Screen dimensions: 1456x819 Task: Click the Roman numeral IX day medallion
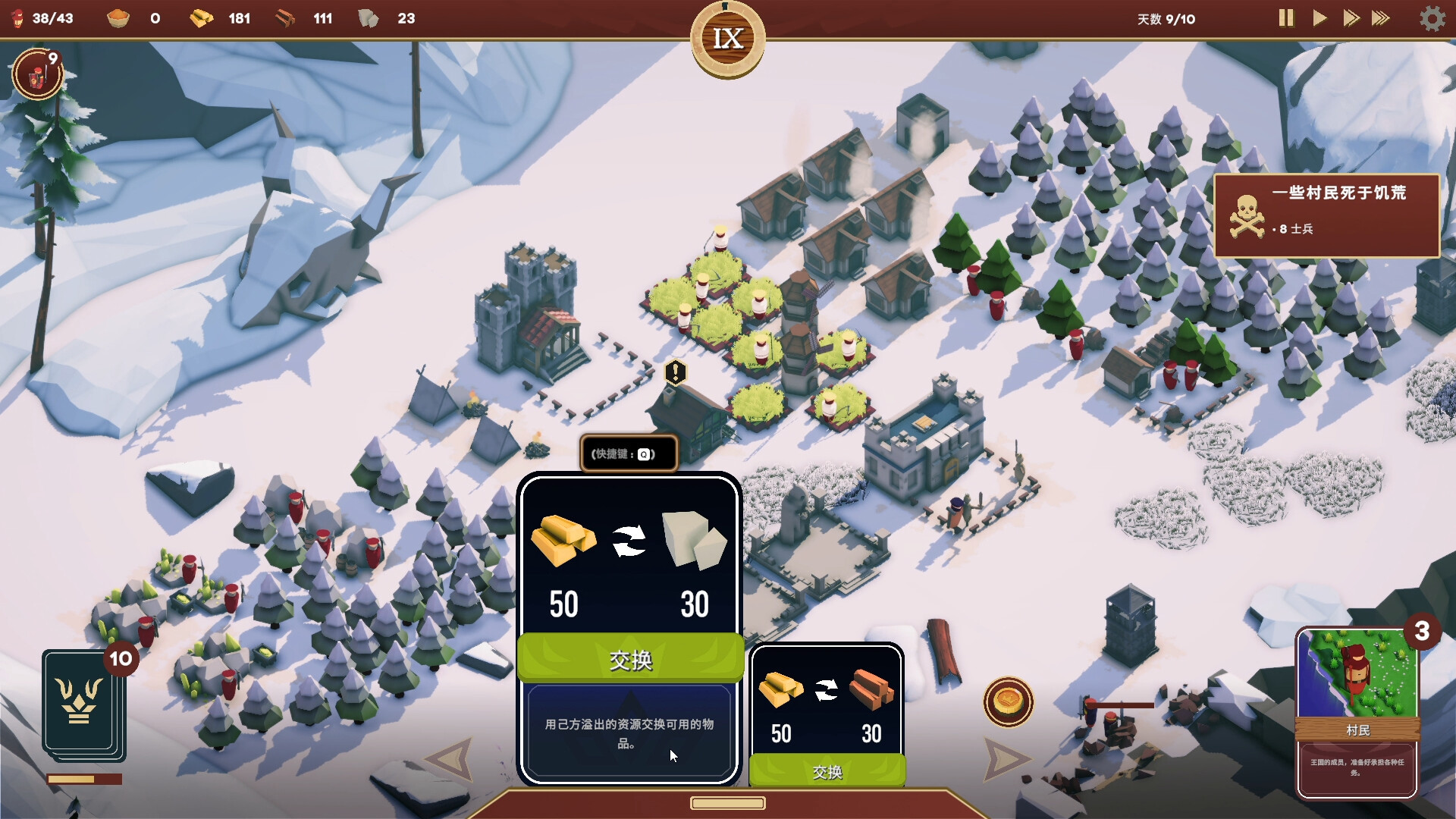click(x=727, y=39)
